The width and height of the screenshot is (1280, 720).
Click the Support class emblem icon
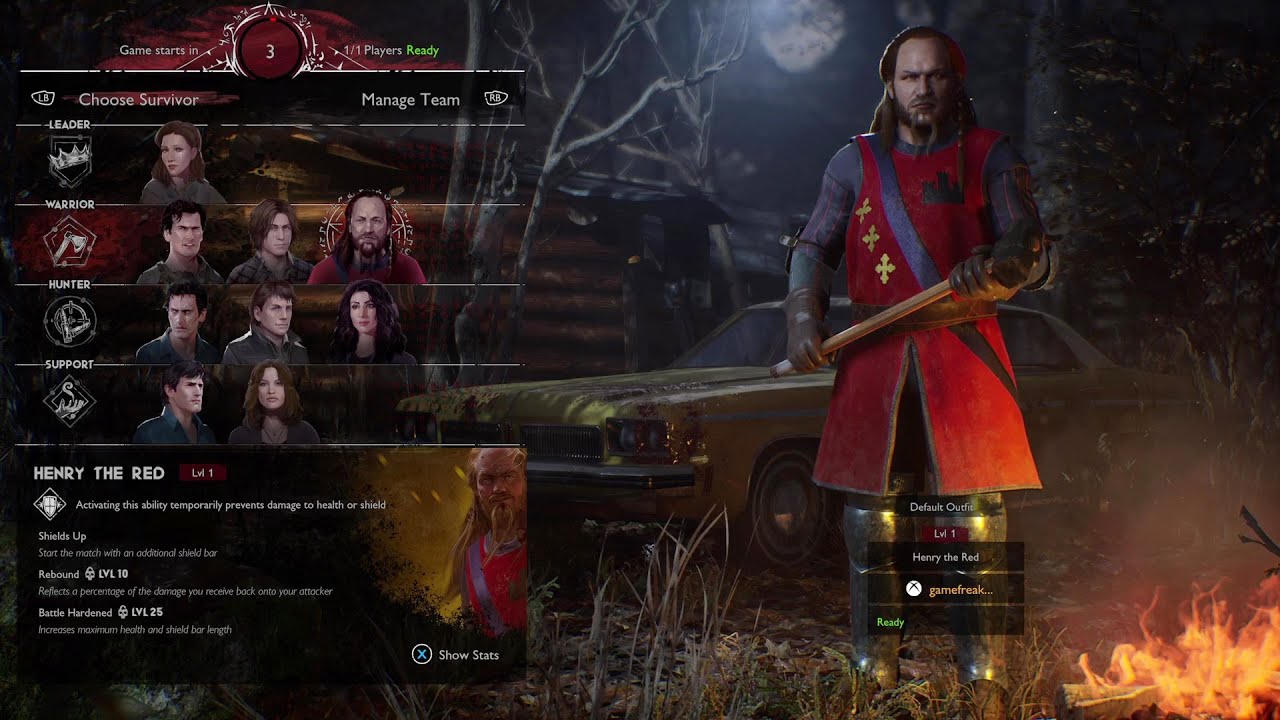70,402
